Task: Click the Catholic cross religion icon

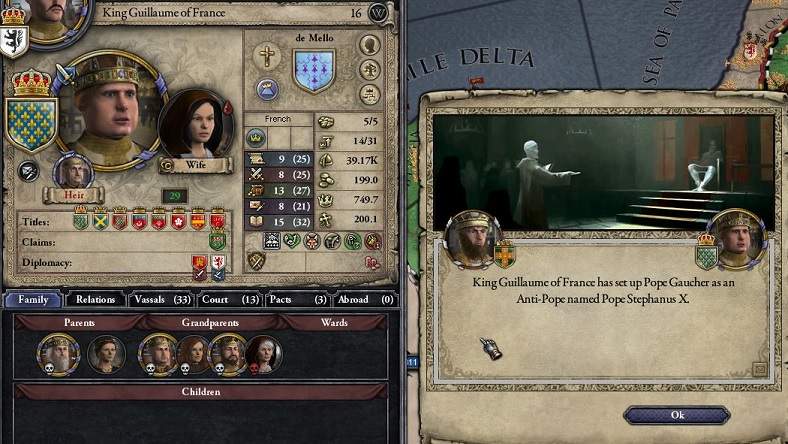Action: pos(268,55)
